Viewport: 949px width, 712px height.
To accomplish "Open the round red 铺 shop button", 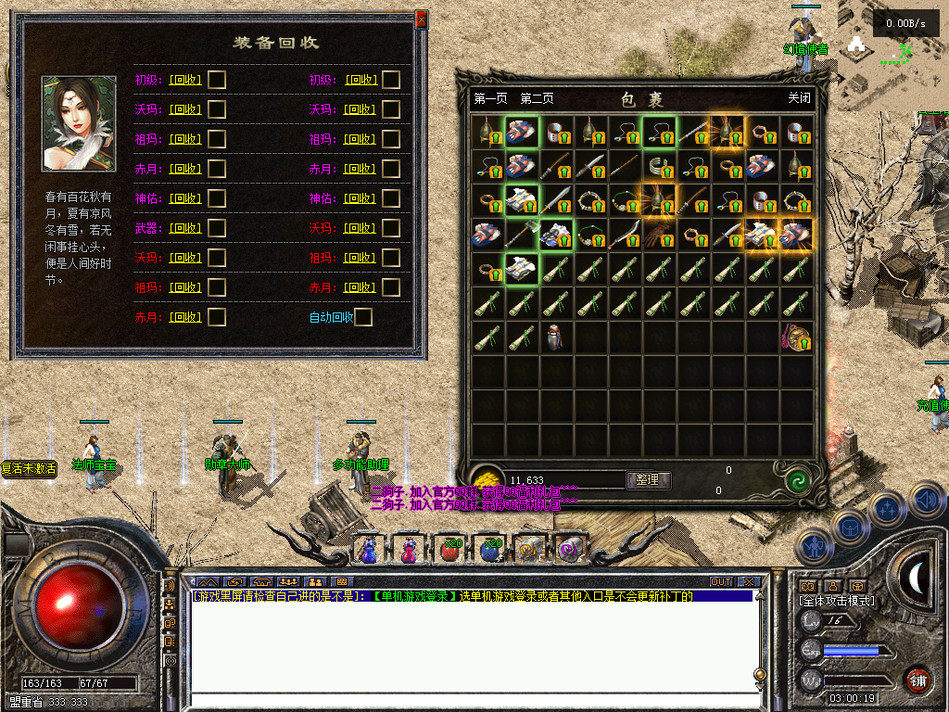I will click(x=915, y=679).
